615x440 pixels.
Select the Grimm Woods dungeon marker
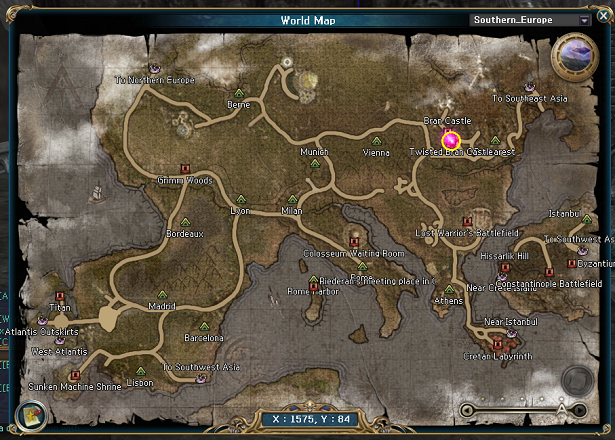184,168
